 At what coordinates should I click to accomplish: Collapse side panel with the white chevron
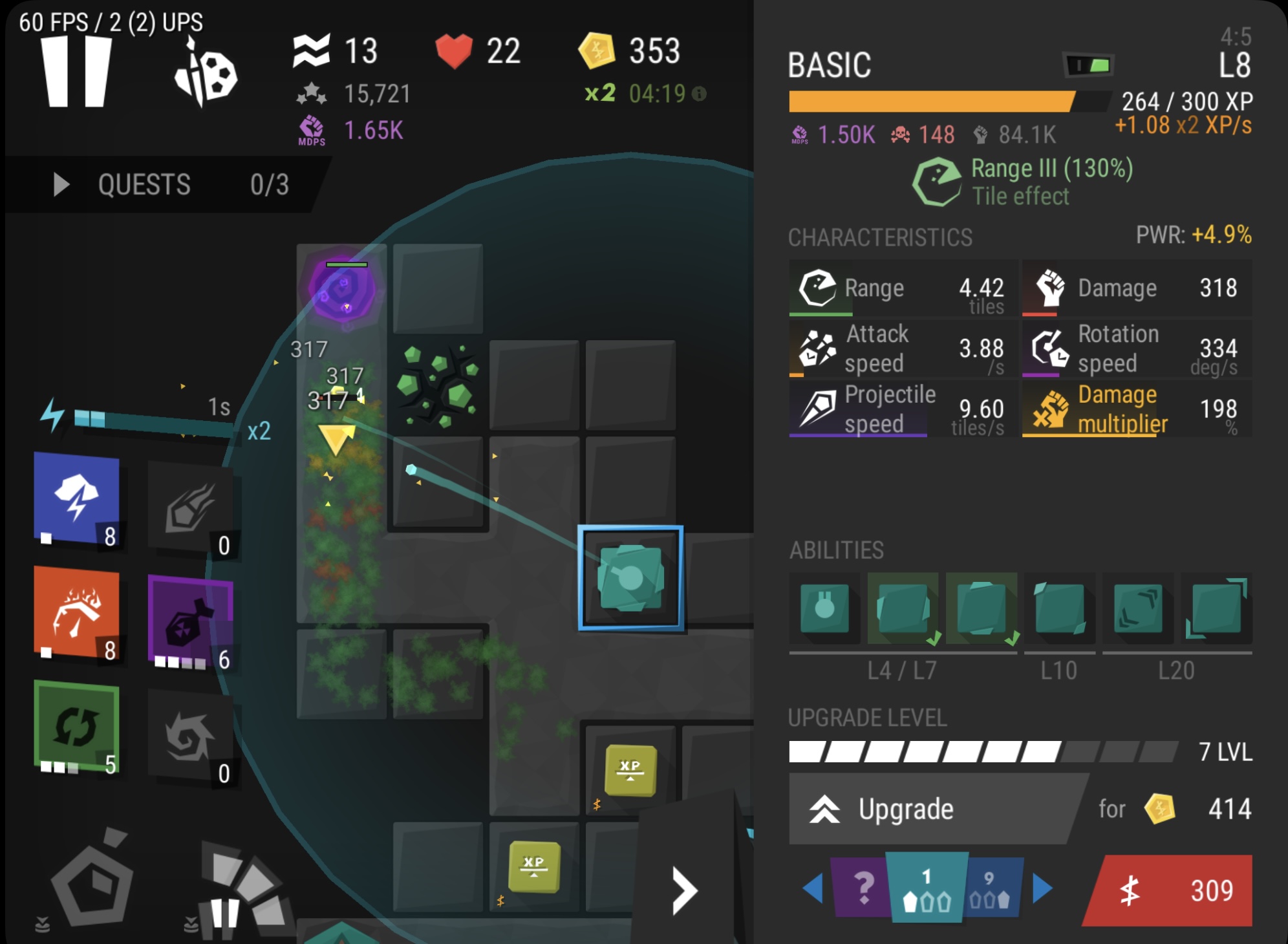pos(684,891)
